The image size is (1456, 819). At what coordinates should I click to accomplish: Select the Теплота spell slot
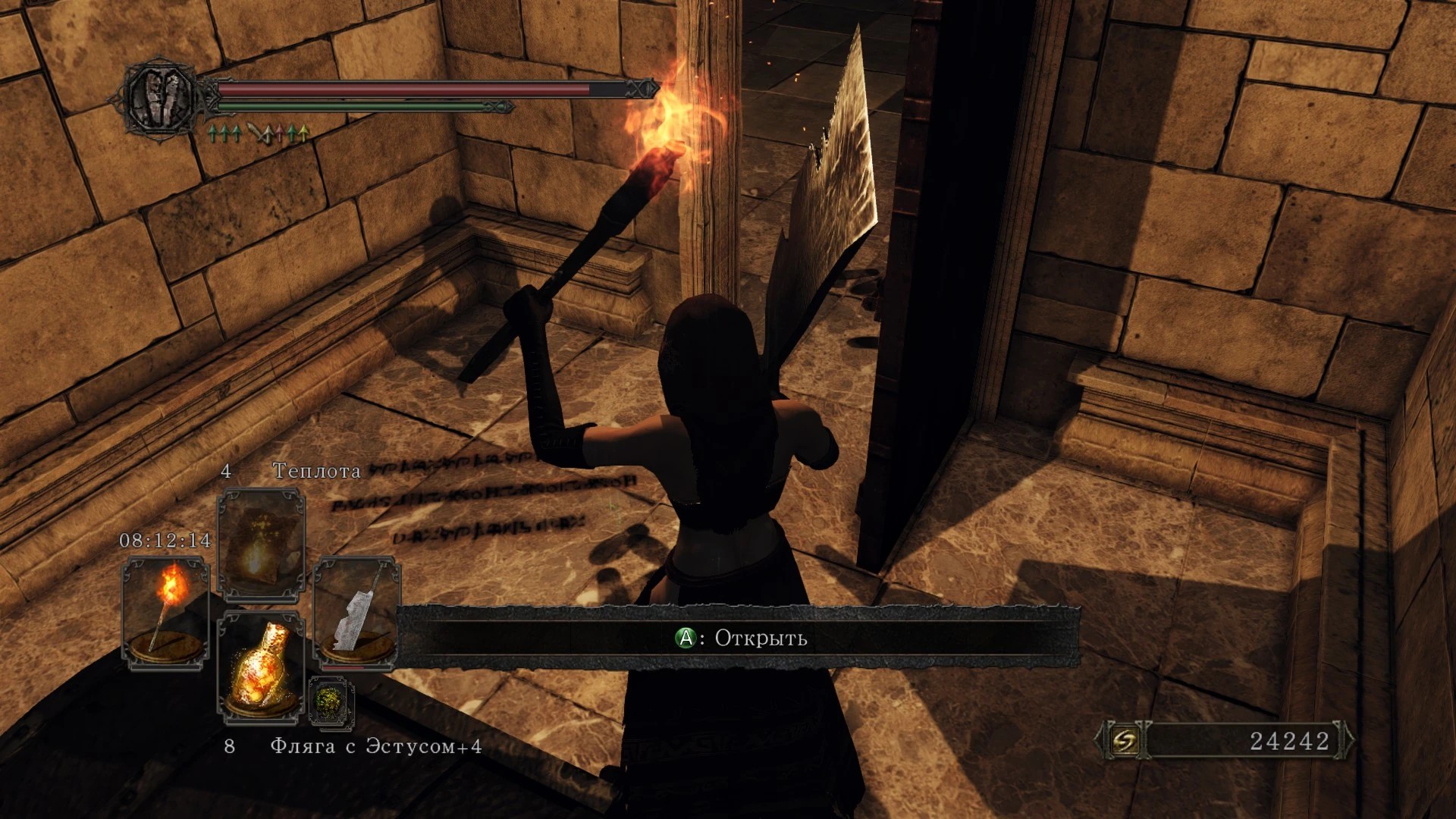pos(261,544)
